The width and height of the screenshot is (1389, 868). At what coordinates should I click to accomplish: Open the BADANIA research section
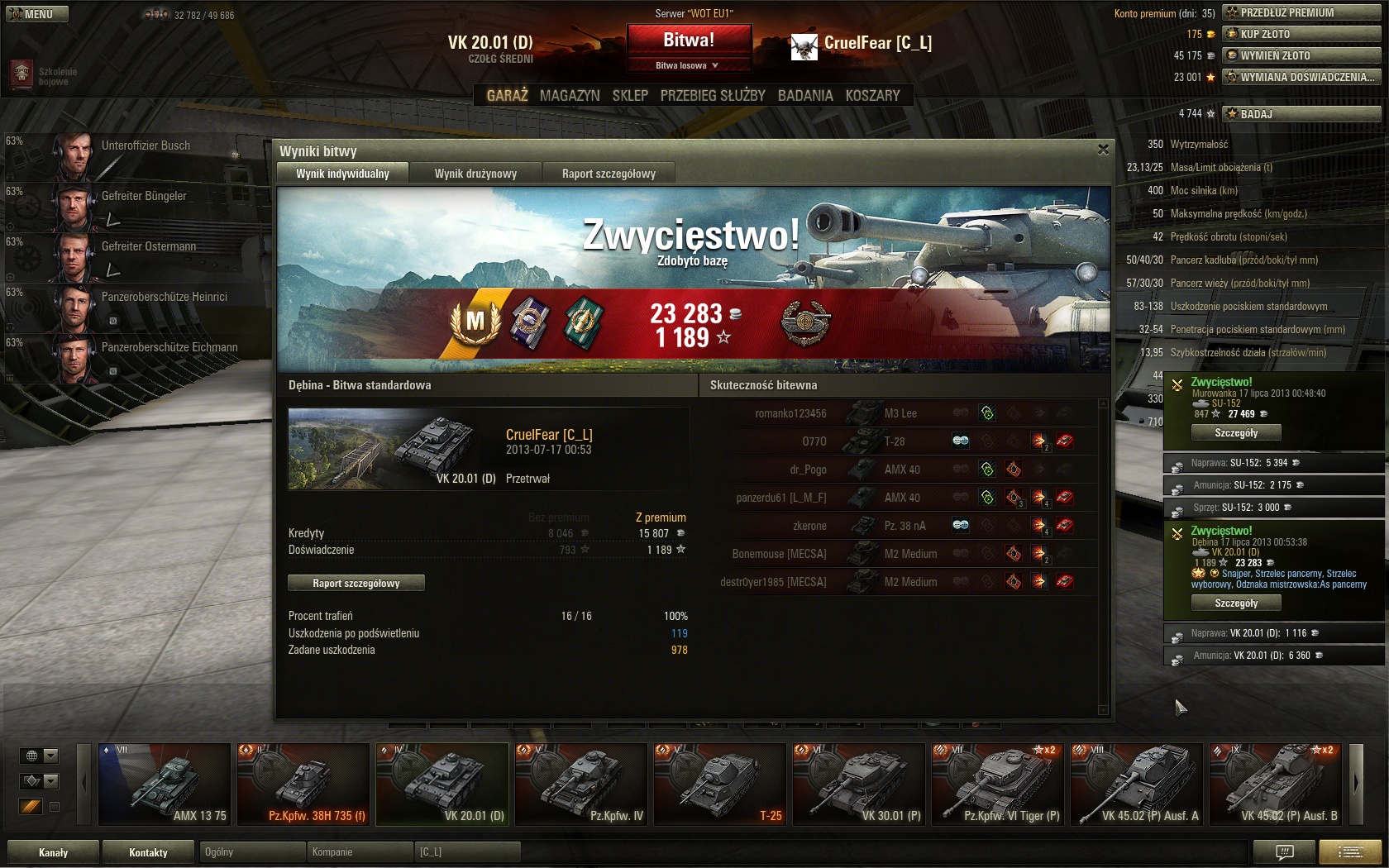[x=805, y=96]
